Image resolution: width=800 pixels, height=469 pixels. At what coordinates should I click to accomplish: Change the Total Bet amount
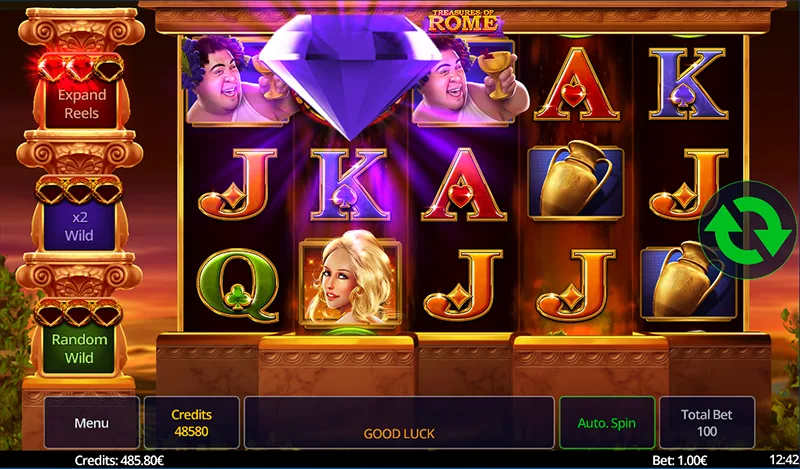(x=707, y=422)
